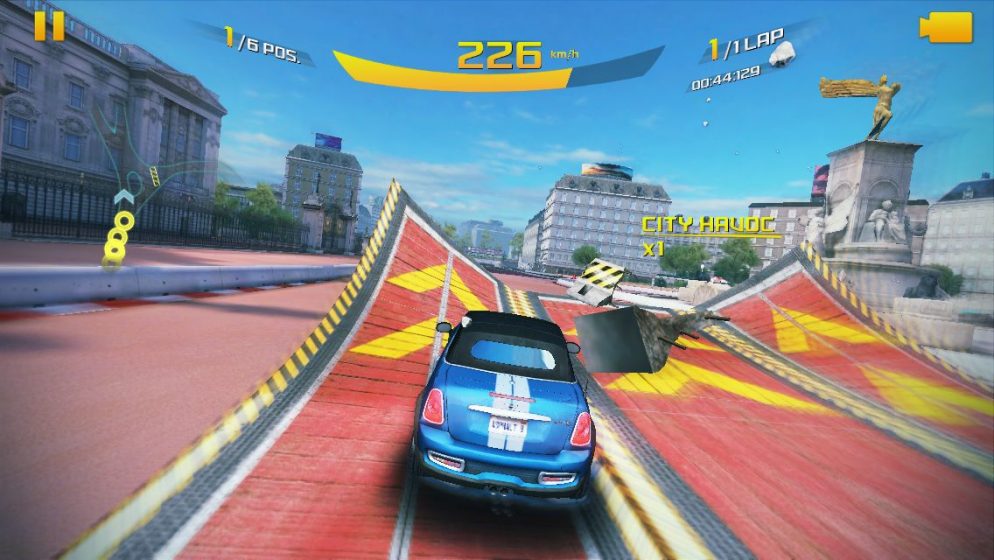The image size is (994, 560).
Task: Pause the race
Action: (48, 26)
